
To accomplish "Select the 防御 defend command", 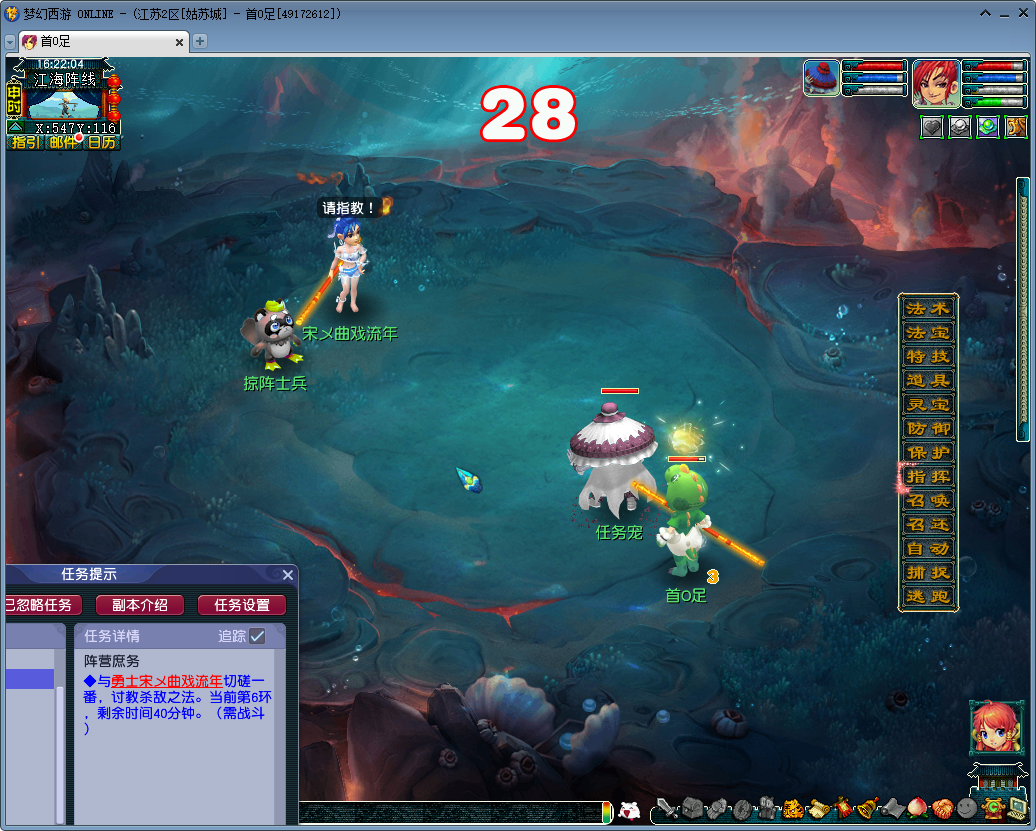I will point(928,428).
